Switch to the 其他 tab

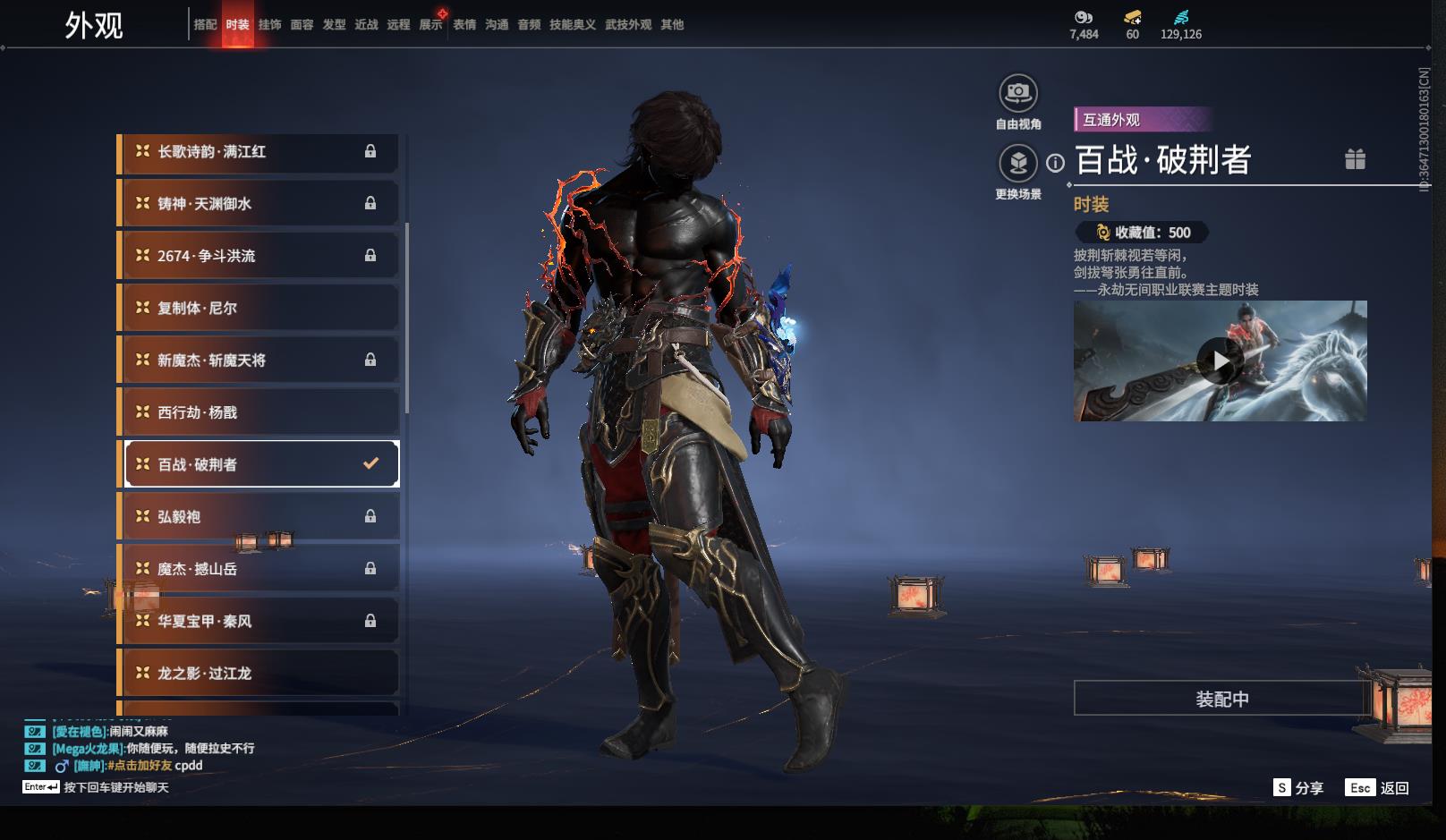click(x=672, y=25)
